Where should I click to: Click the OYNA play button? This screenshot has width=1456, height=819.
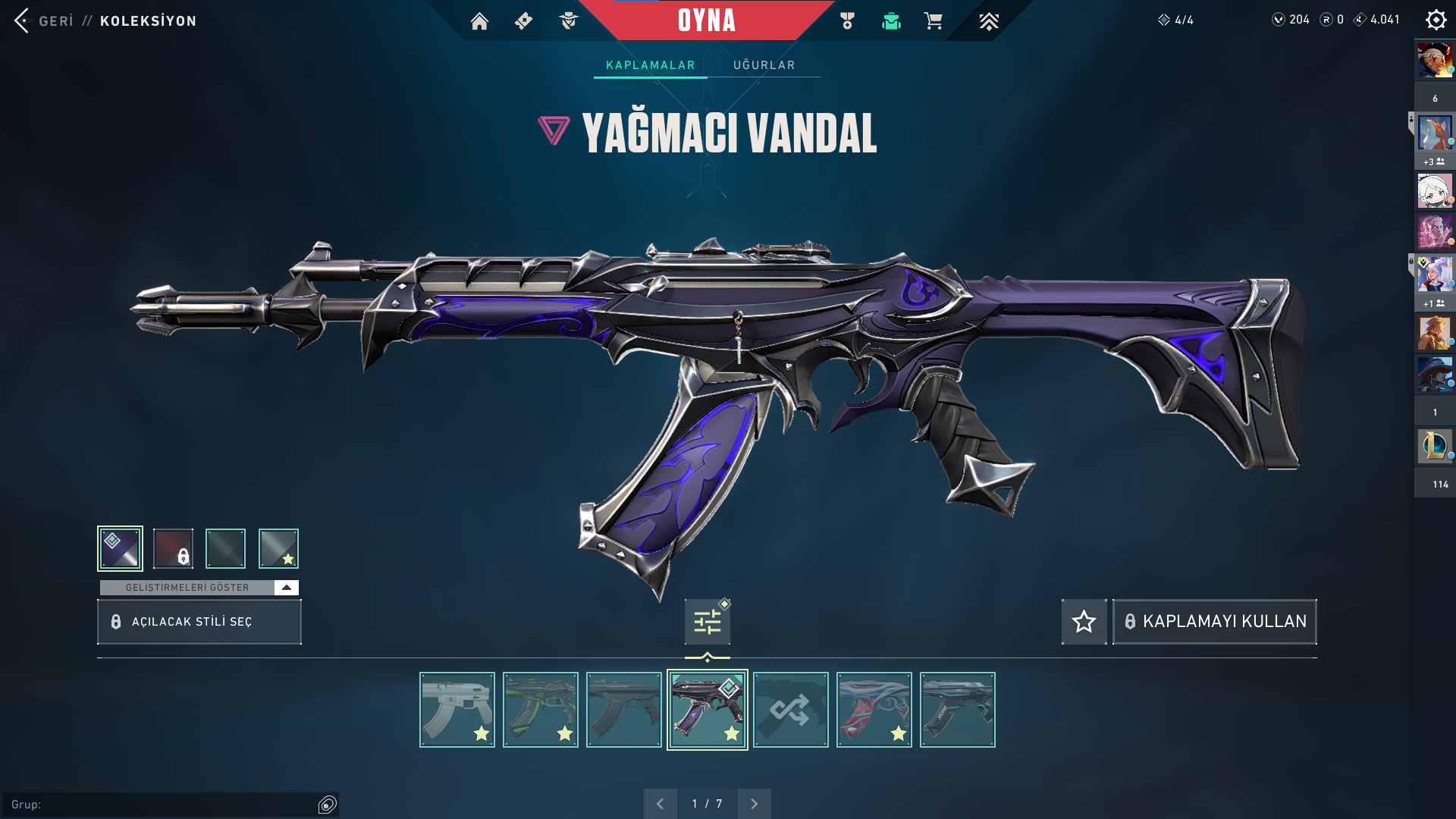pos(706,20)
